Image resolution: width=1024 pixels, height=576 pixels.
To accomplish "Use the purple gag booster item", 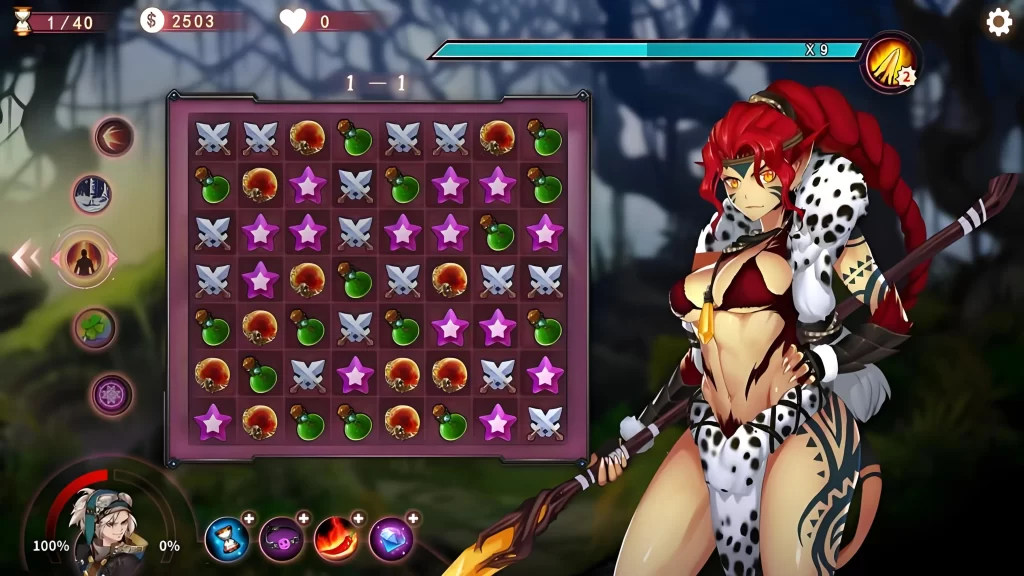I will tap(281, 540).
